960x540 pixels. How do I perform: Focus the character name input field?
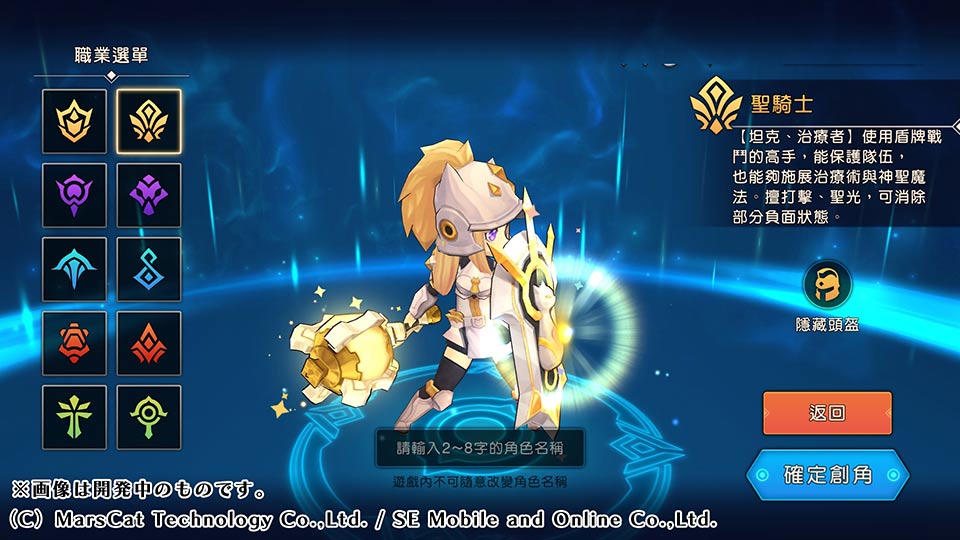click(x=480, y=448)
